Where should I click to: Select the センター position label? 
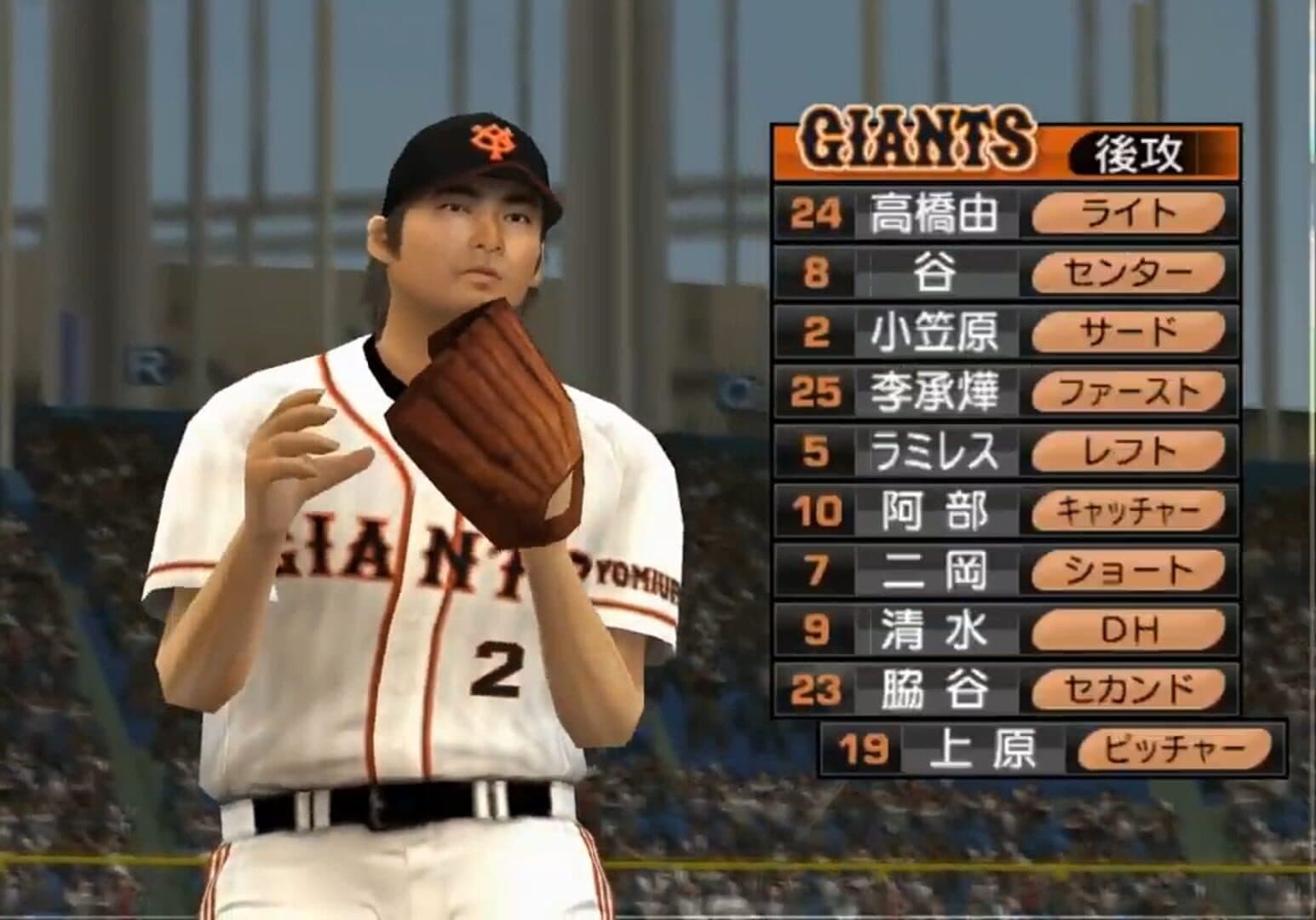[x=1128, y=273]
